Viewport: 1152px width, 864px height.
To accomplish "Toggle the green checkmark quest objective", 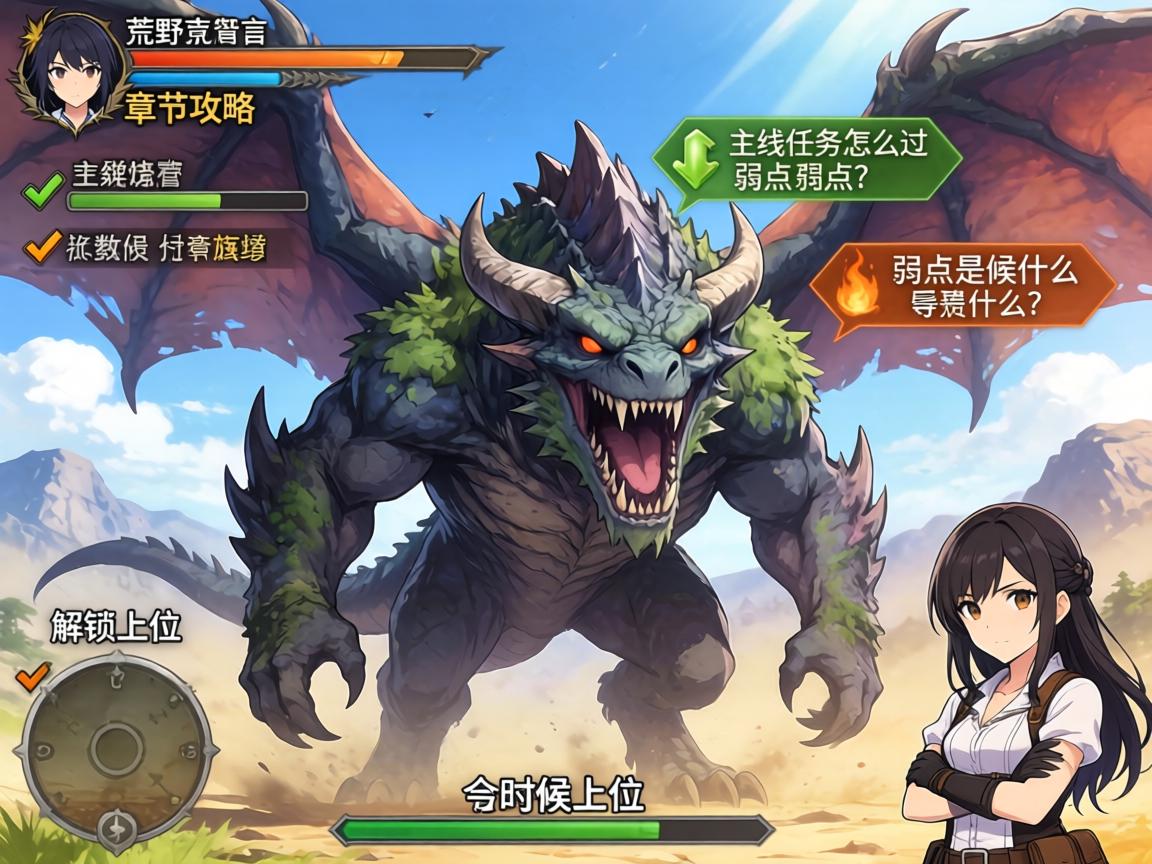I will [42, 190].
